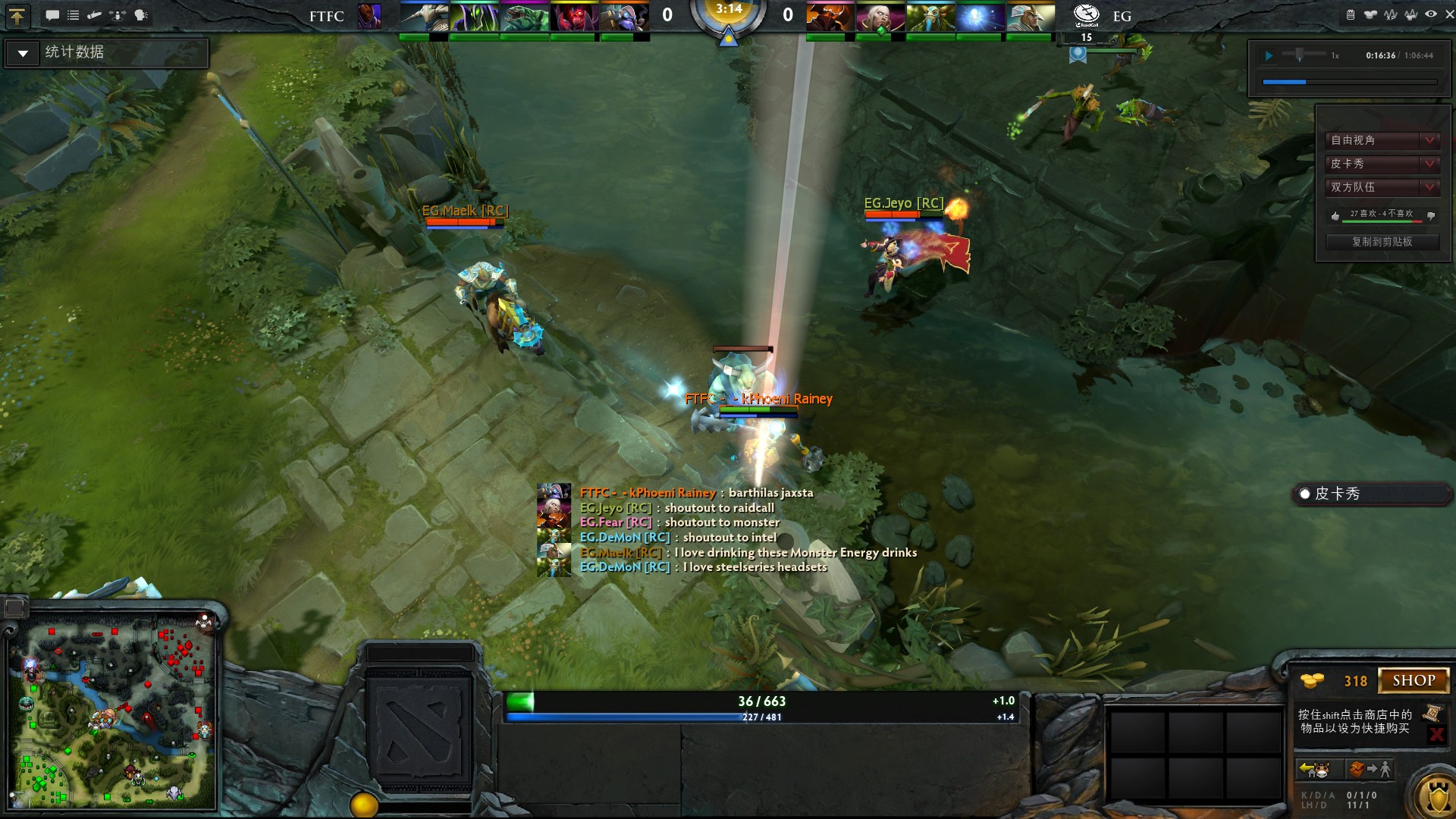This screenshot has width=1456, height=819.
Task: Open the chat speech bubble icon
Action: click(52, 15)
